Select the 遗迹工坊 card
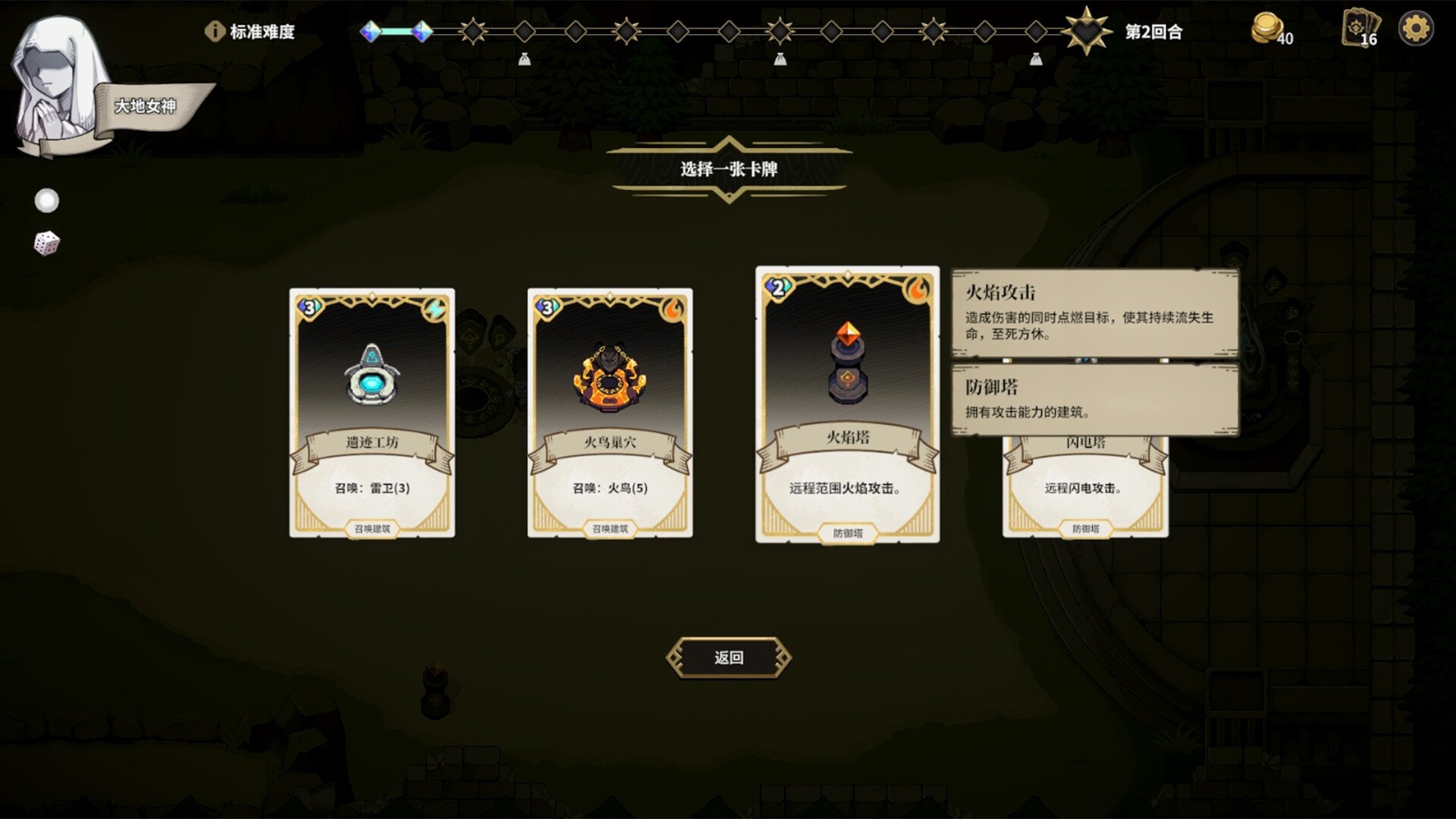This screenshot has height=819, width=1456. pos(372,412)
